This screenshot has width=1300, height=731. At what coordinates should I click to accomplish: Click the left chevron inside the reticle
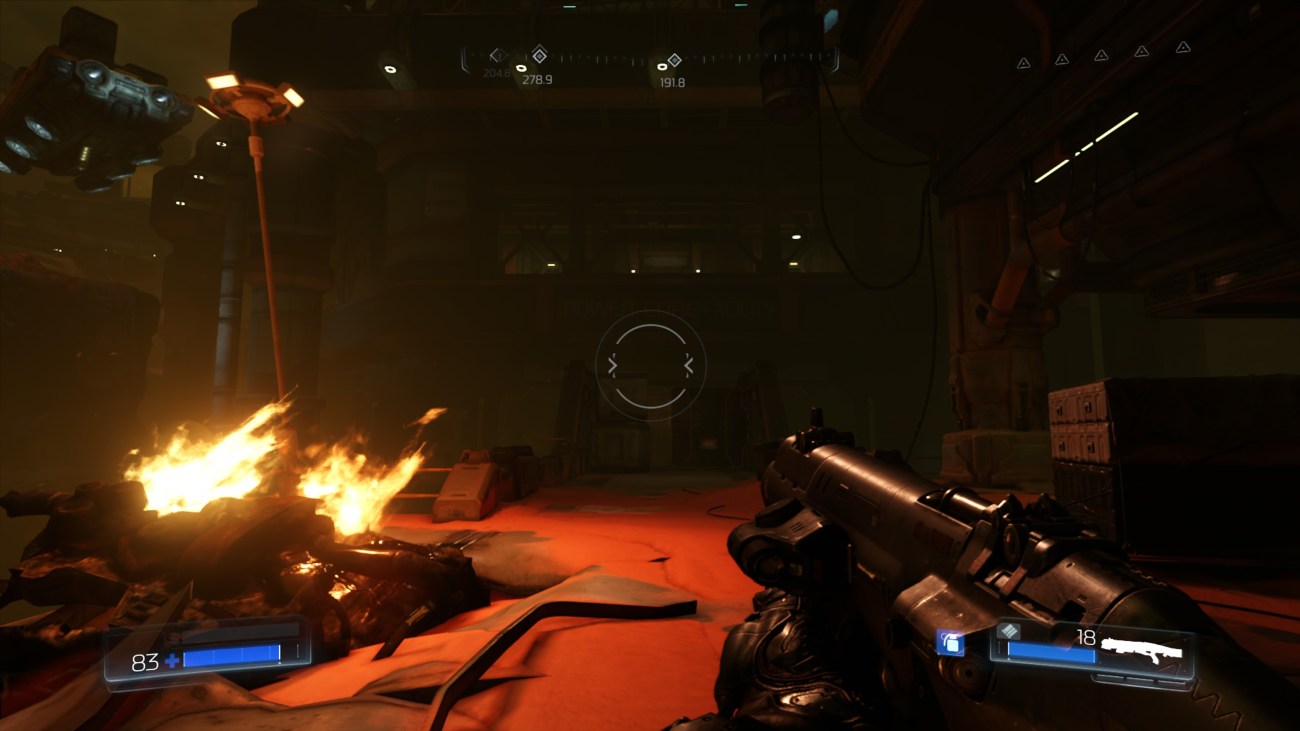pyautogui.click(x=612, y=365)
